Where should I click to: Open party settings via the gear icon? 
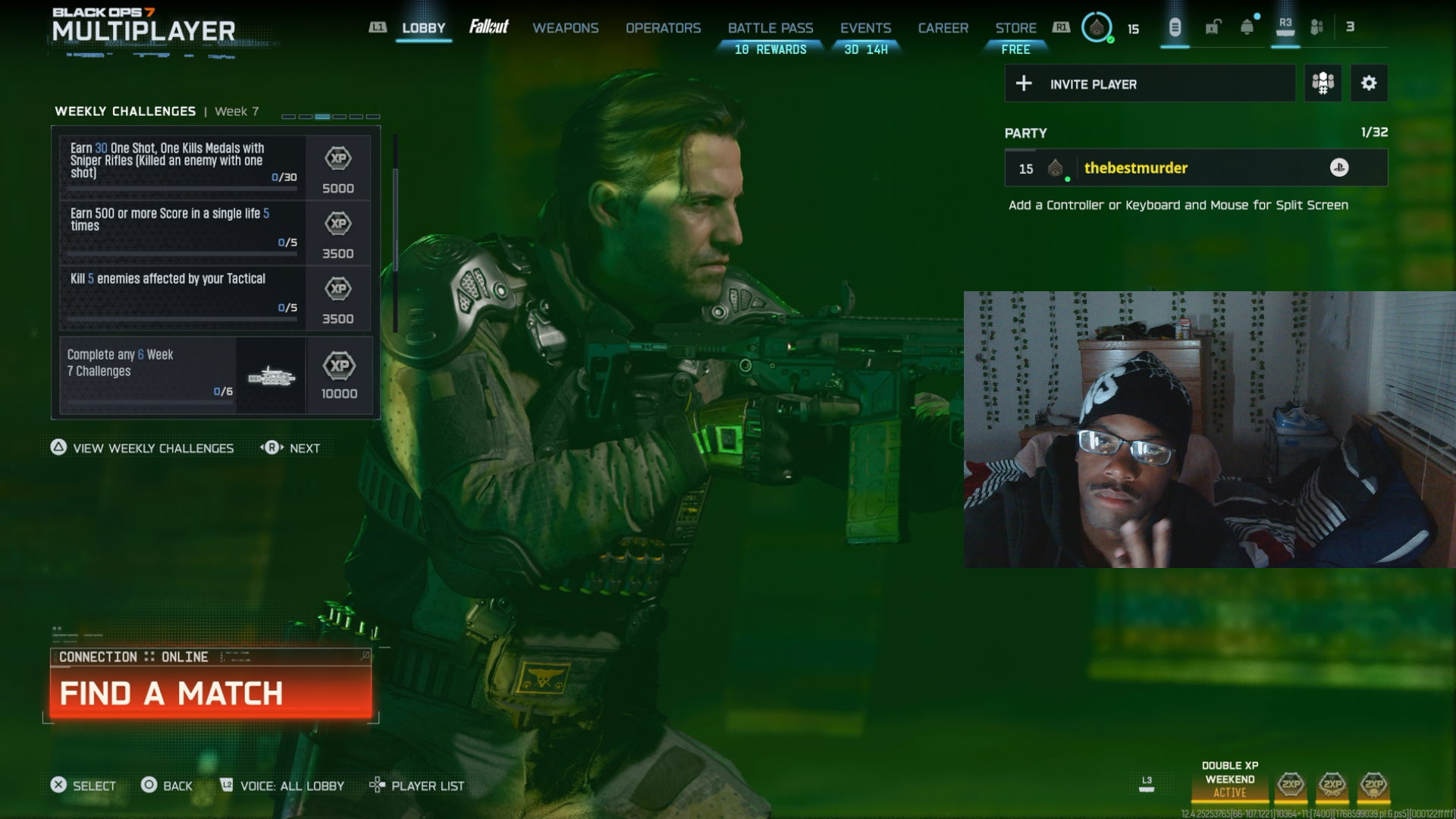[x=1370, y=83]
